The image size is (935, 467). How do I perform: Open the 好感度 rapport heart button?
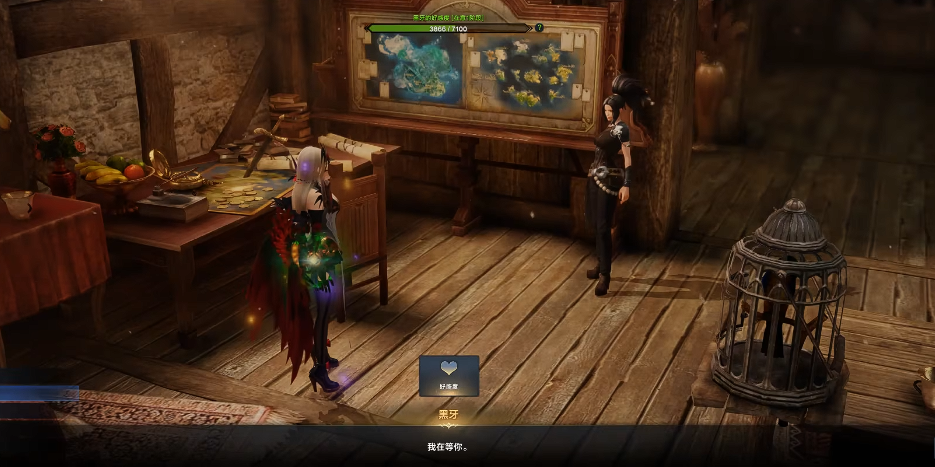(x=449, y=375)
